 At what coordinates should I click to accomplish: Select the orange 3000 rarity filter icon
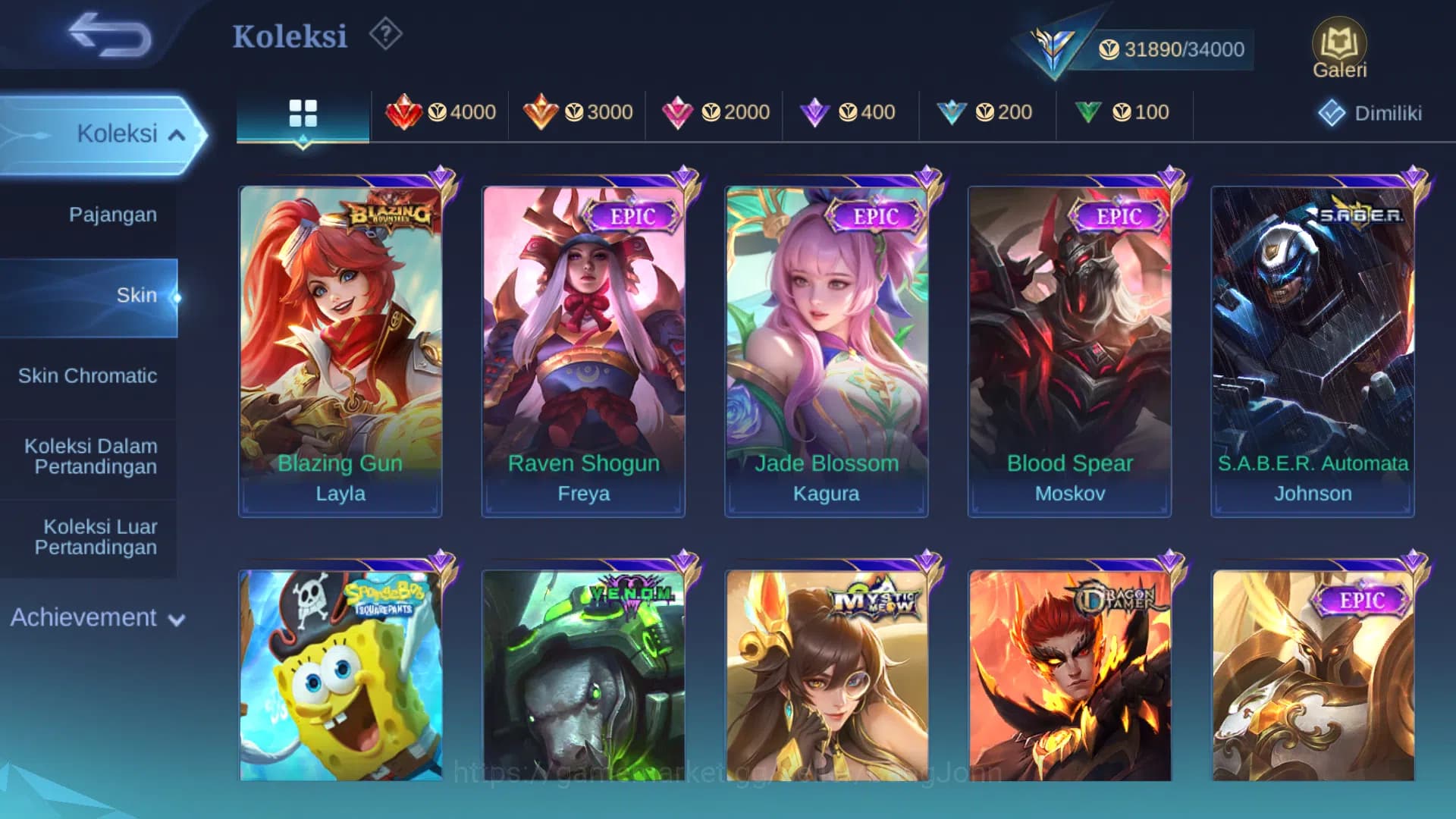[541, 112]
